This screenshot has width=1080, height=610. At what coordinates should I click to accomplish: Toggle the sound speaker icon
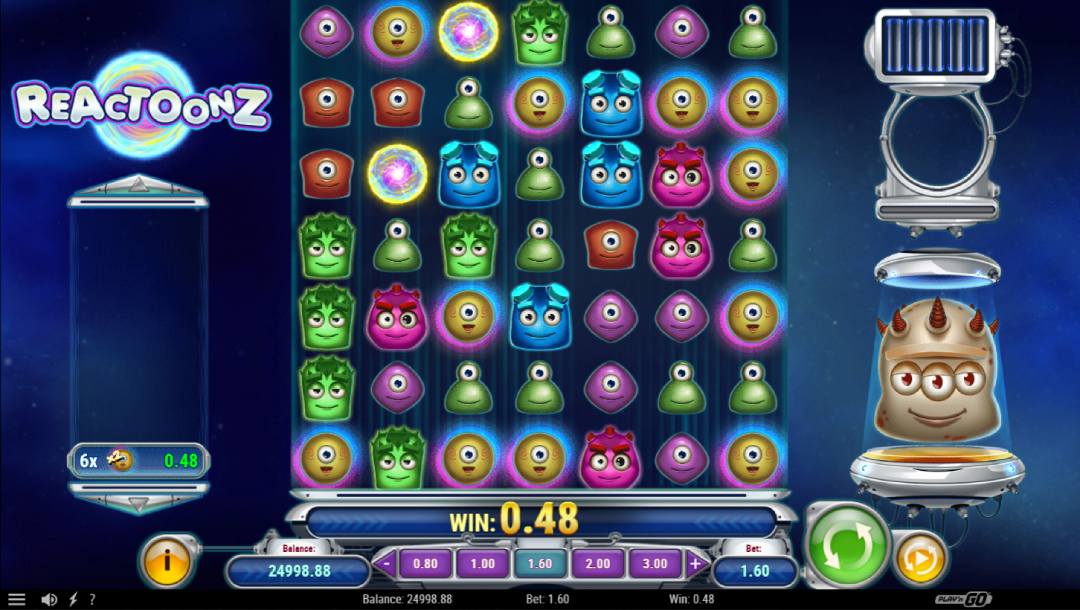(48, 600)
